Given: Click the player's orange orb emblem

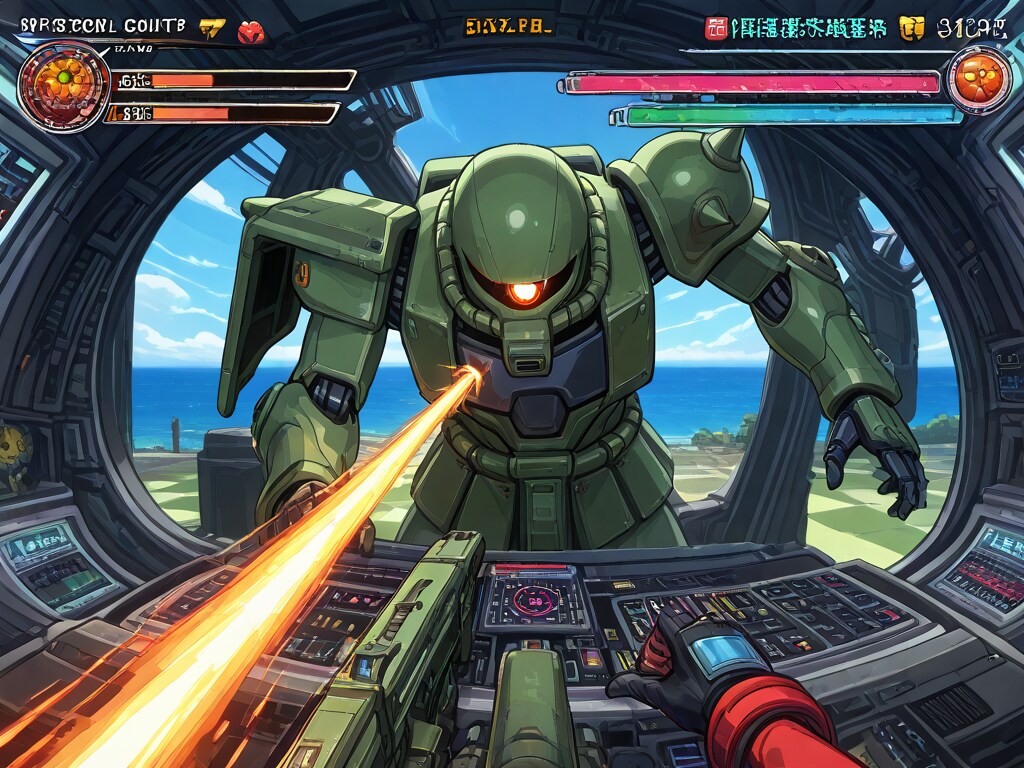Looking at the screenshot, I should click(x=64, y=86).
